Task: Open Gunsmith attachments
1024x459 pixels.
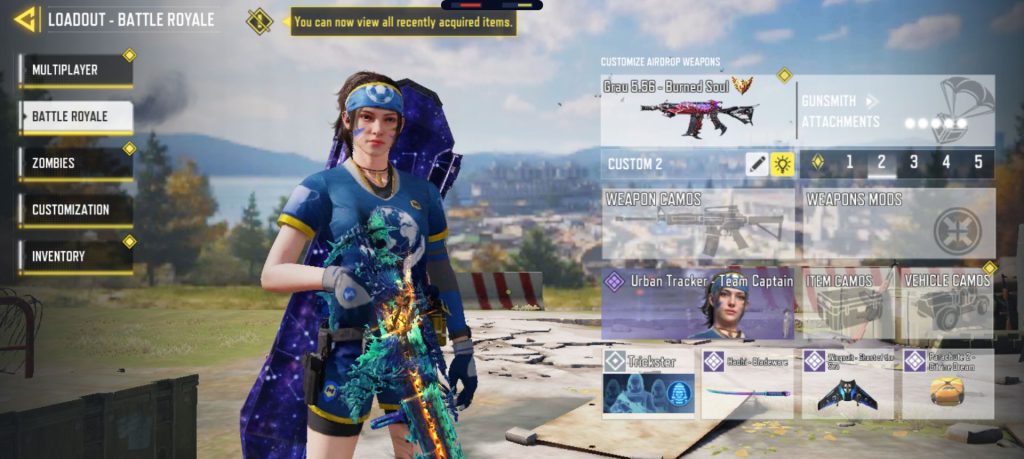Action: (x=895, y=110)
